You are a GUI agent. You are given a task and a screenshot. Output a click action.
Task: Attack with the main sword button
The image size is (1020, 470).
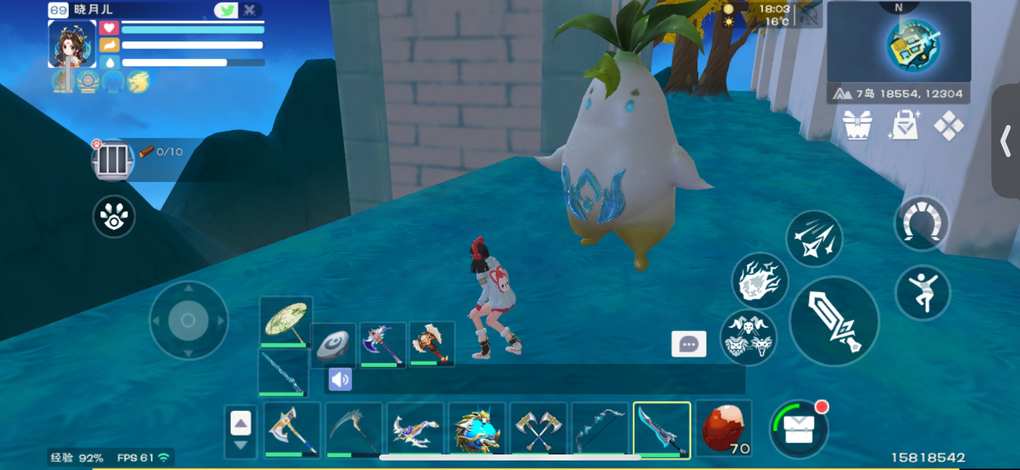[x=834, y=320]
